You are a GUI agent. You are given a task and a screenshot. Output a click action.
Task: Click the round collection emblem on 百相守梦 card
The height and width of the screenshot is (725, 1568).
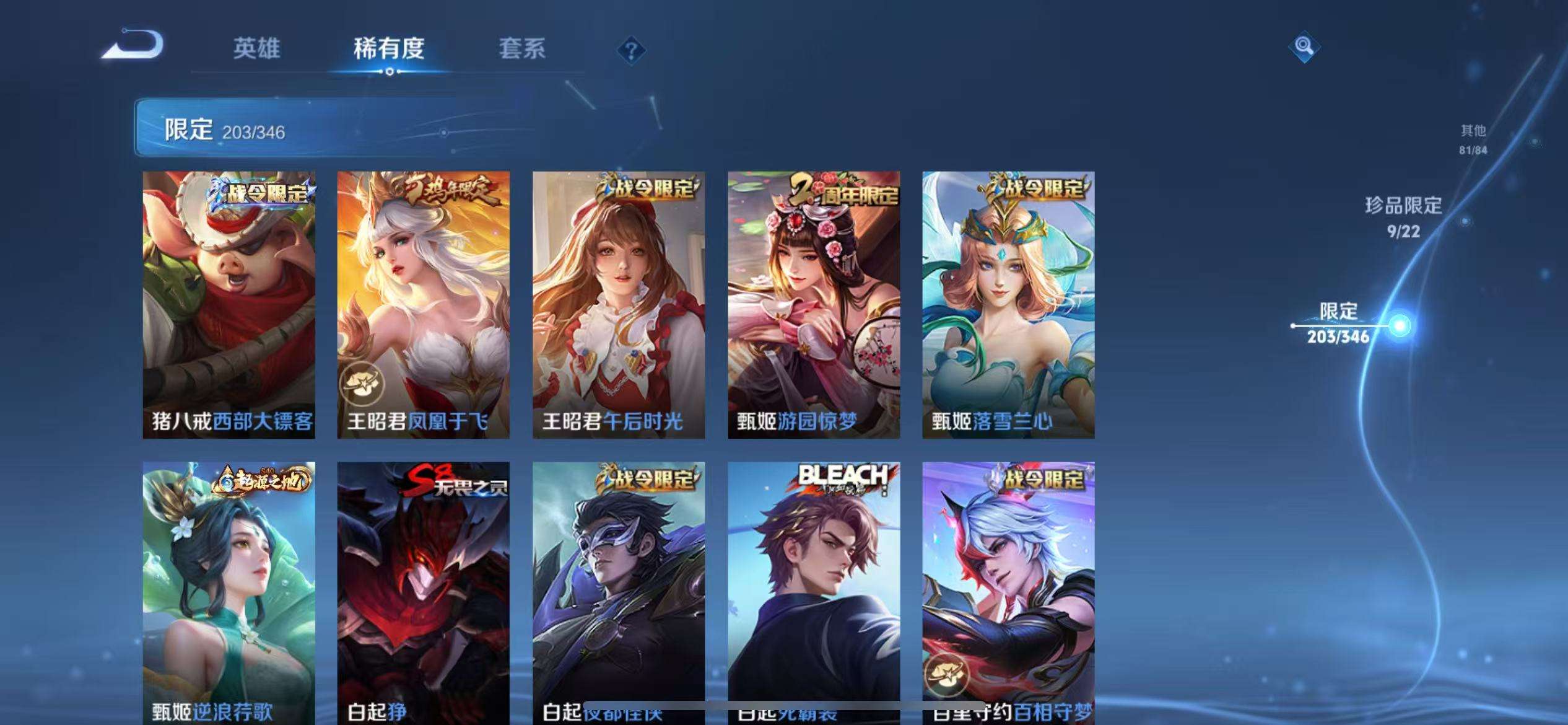[948, 675]
